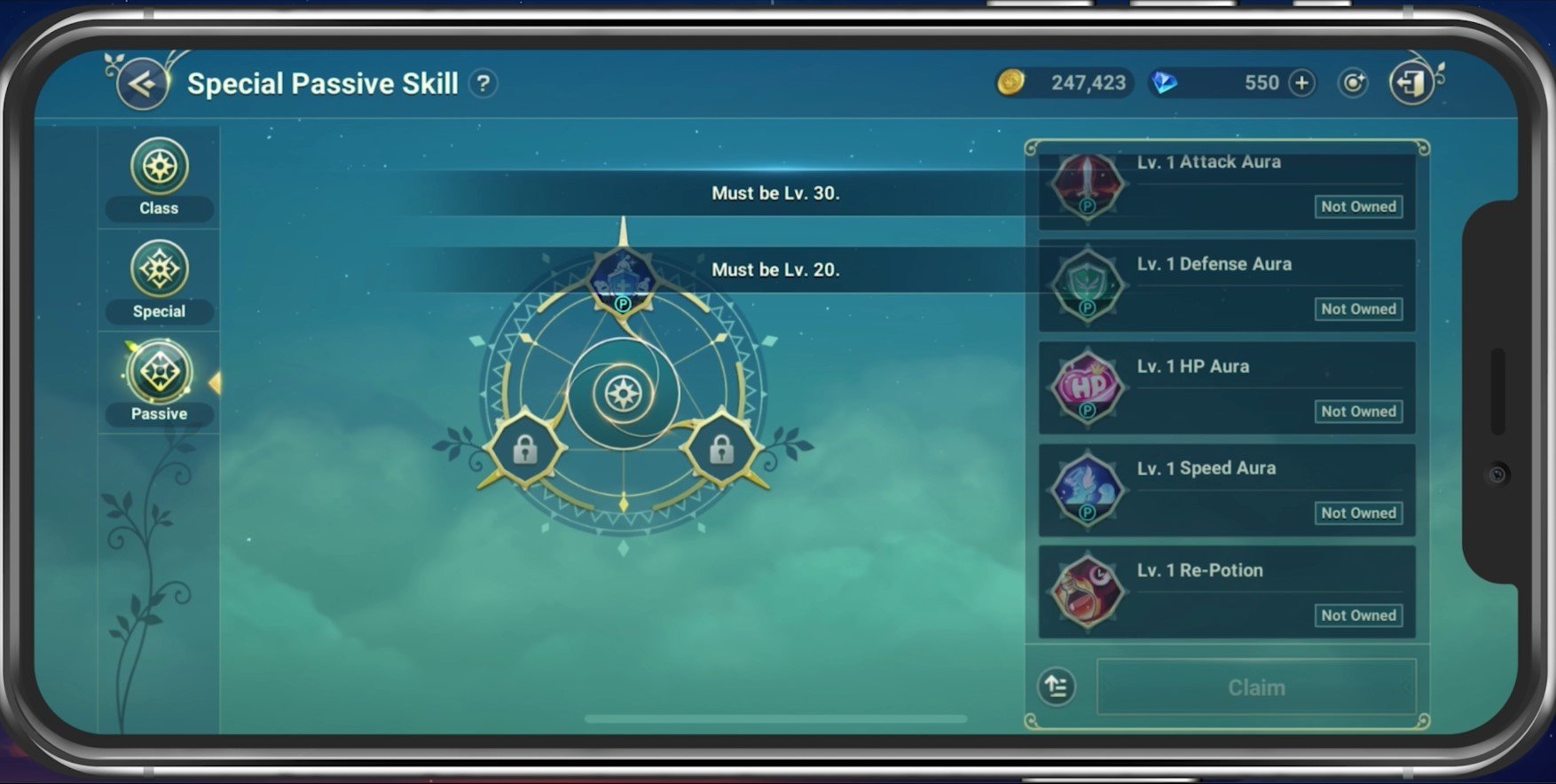Choose the Lv. 1 Defense Aura skill
1556x784 pixels.
point(1226,286)
